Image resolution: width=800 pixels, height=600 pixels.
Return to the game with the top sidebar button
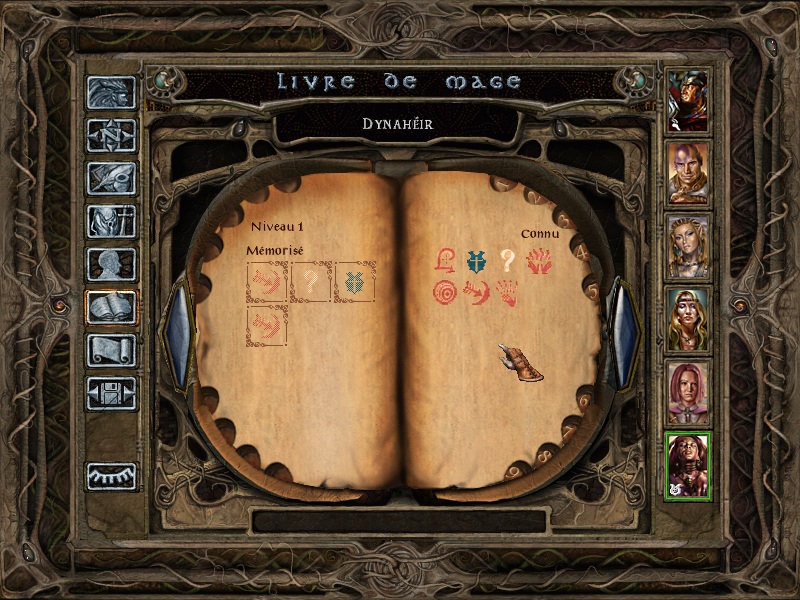click(111, 92)
